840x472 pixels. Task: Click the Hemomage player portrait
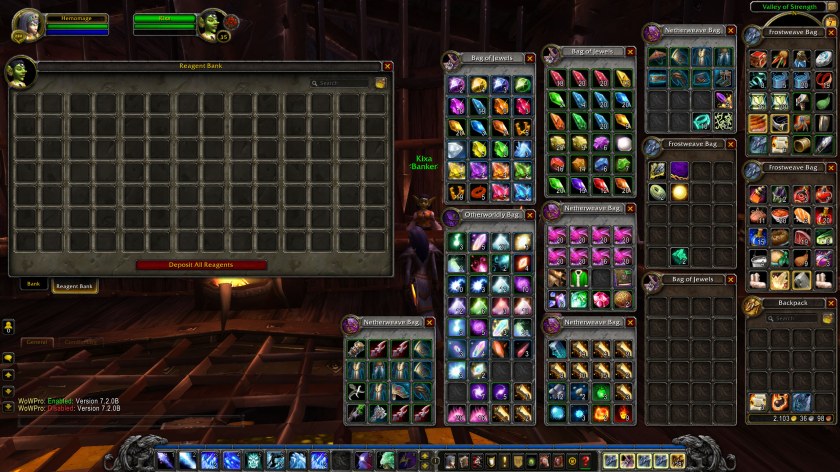(x=27, y=24)
